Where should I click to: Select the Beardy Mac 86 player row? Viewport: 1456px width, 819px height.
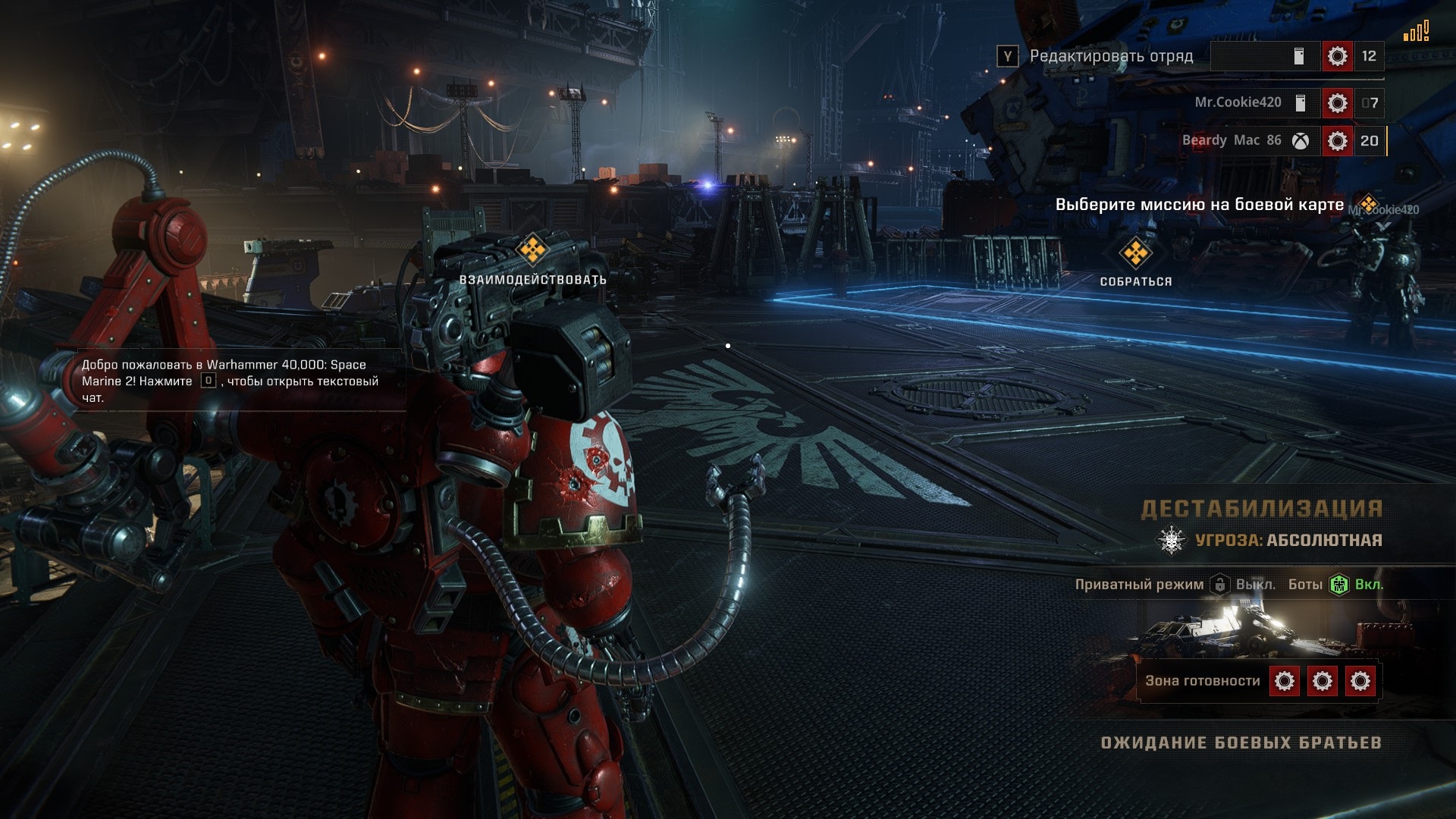(x=1231, y=140)
